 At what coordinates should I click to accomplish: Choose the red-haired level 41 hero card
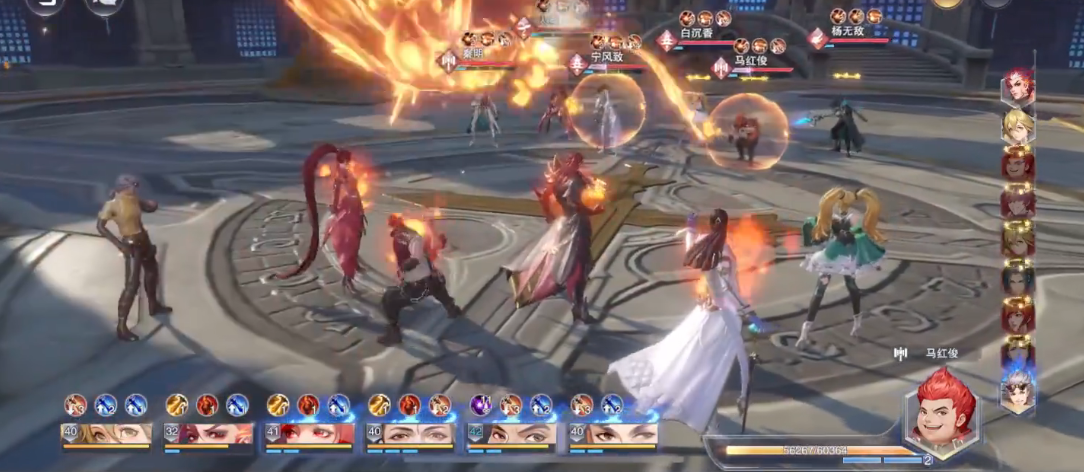coord(310,434)
